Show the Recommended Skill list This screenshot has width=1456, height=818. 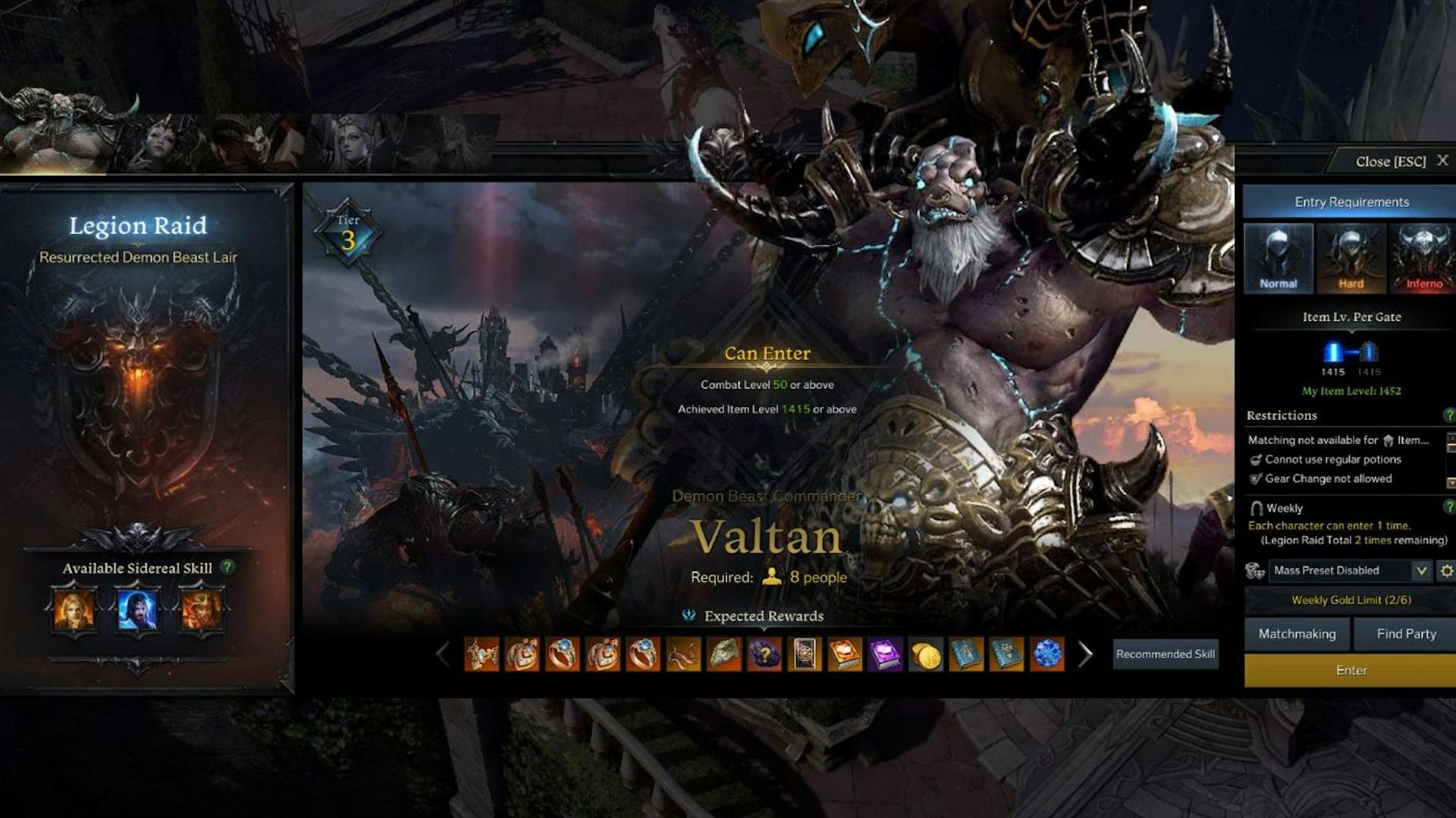coord(1165,654)
